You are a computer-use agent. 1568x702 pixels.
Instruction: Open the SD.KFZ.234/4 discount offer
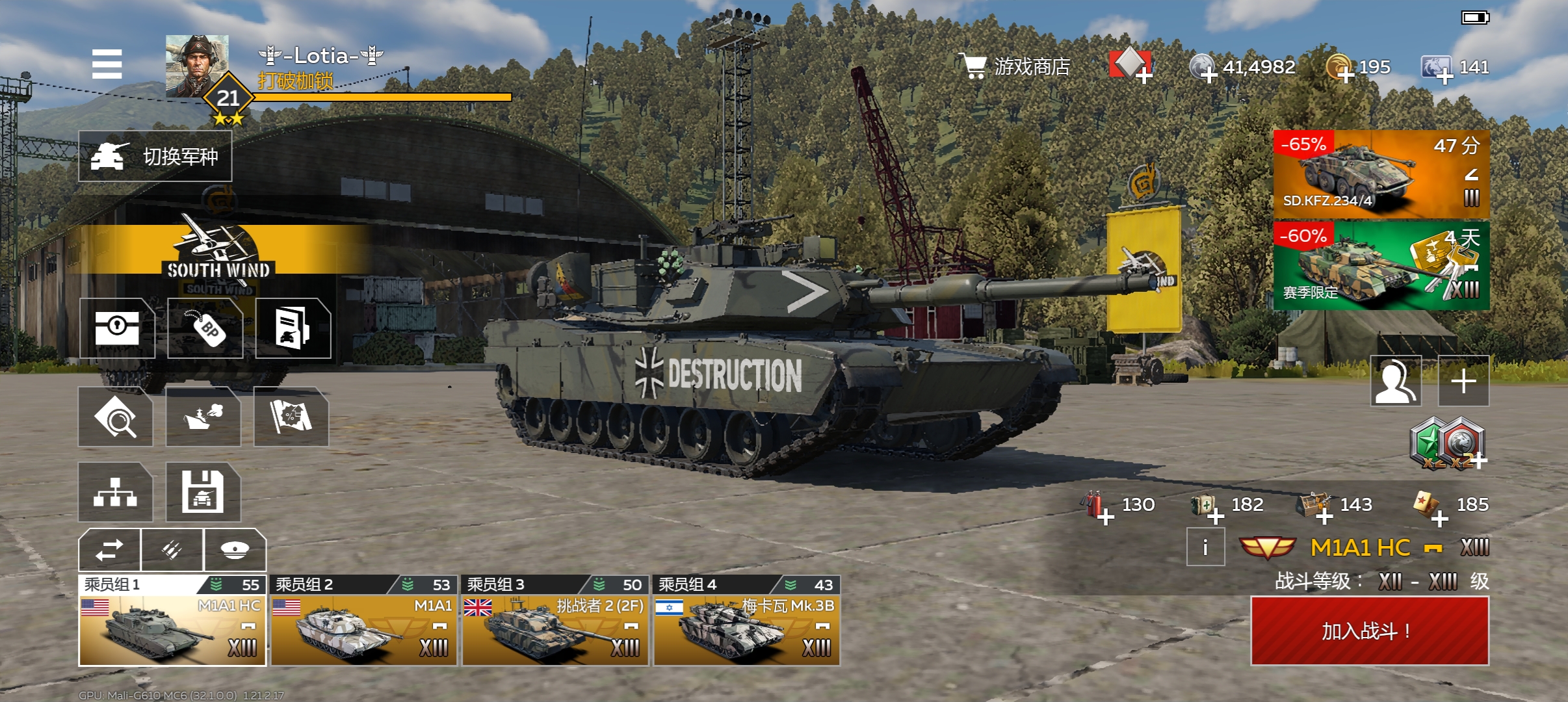(1381, 174)
